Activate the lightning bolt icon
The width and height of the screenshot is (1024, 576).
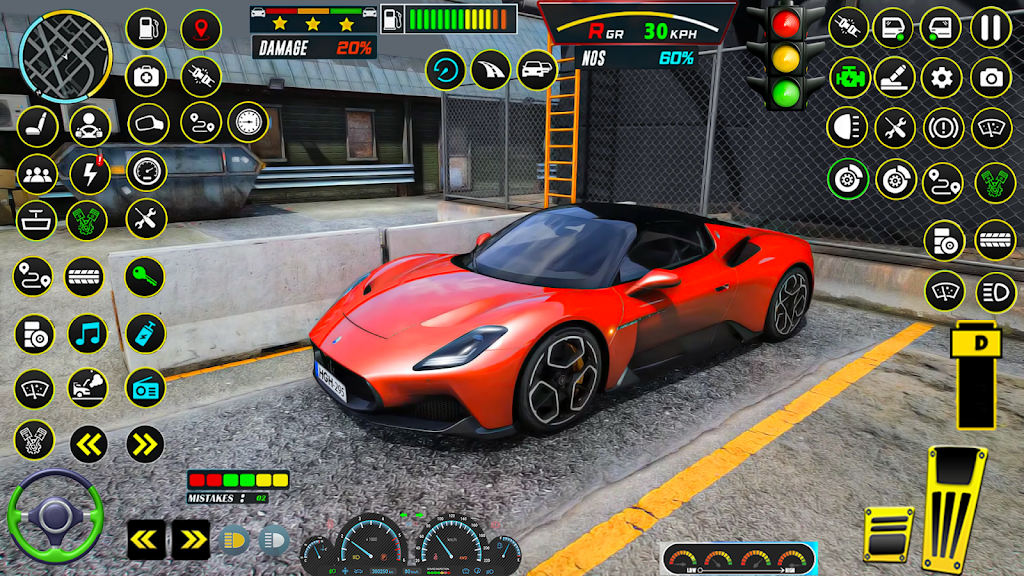click(90, 174)
